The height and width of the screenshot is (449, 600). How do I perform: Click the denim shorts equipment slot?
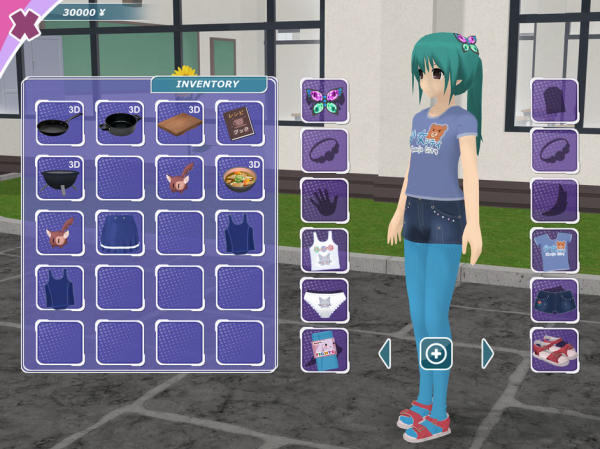pos(554,301)
